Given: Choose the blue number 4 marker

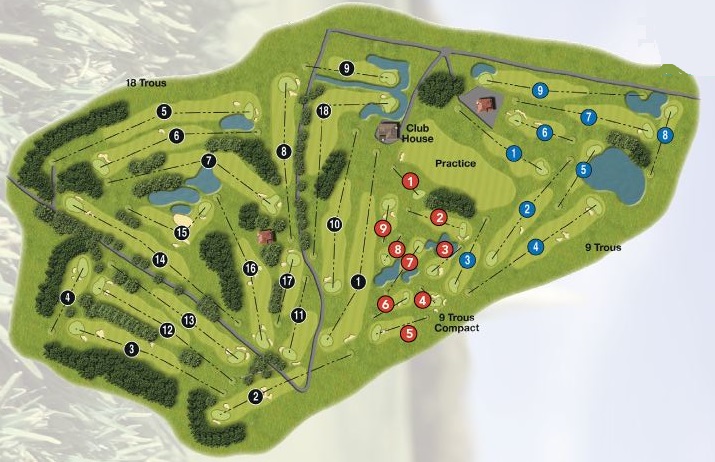Looking at the screenshot, I should 536,246.
